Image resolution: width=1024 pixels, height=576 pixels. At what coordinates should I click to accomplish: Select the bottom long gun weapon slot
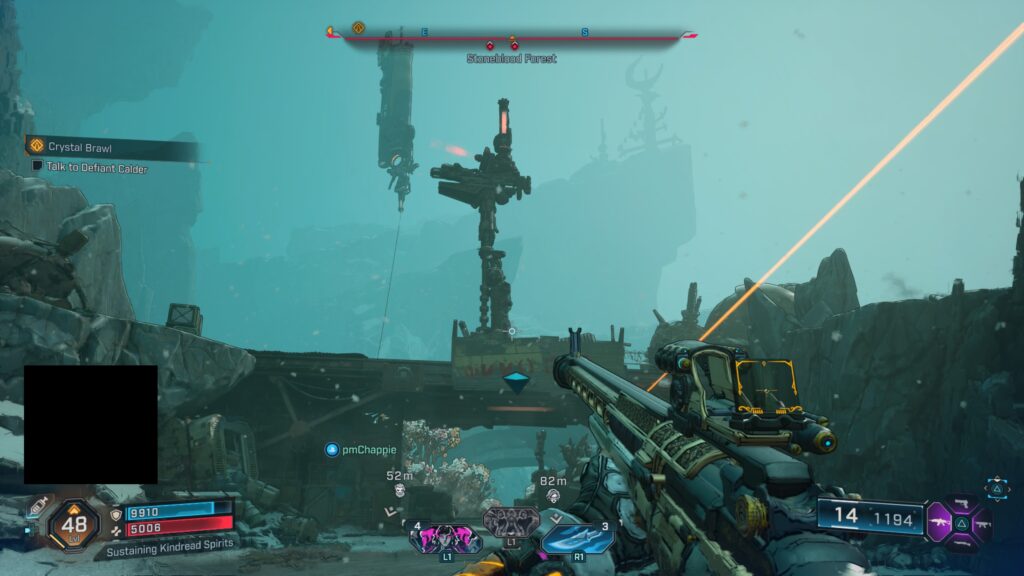pos(962,541)
